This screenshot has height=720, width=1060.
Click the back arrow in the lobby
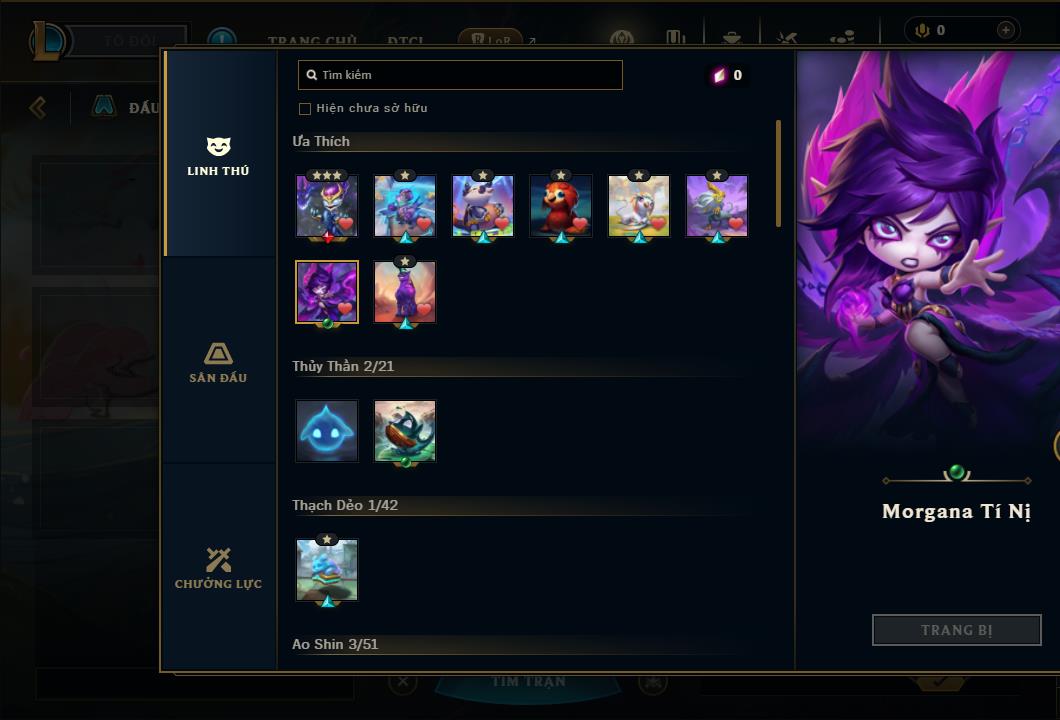pos(38,107)
